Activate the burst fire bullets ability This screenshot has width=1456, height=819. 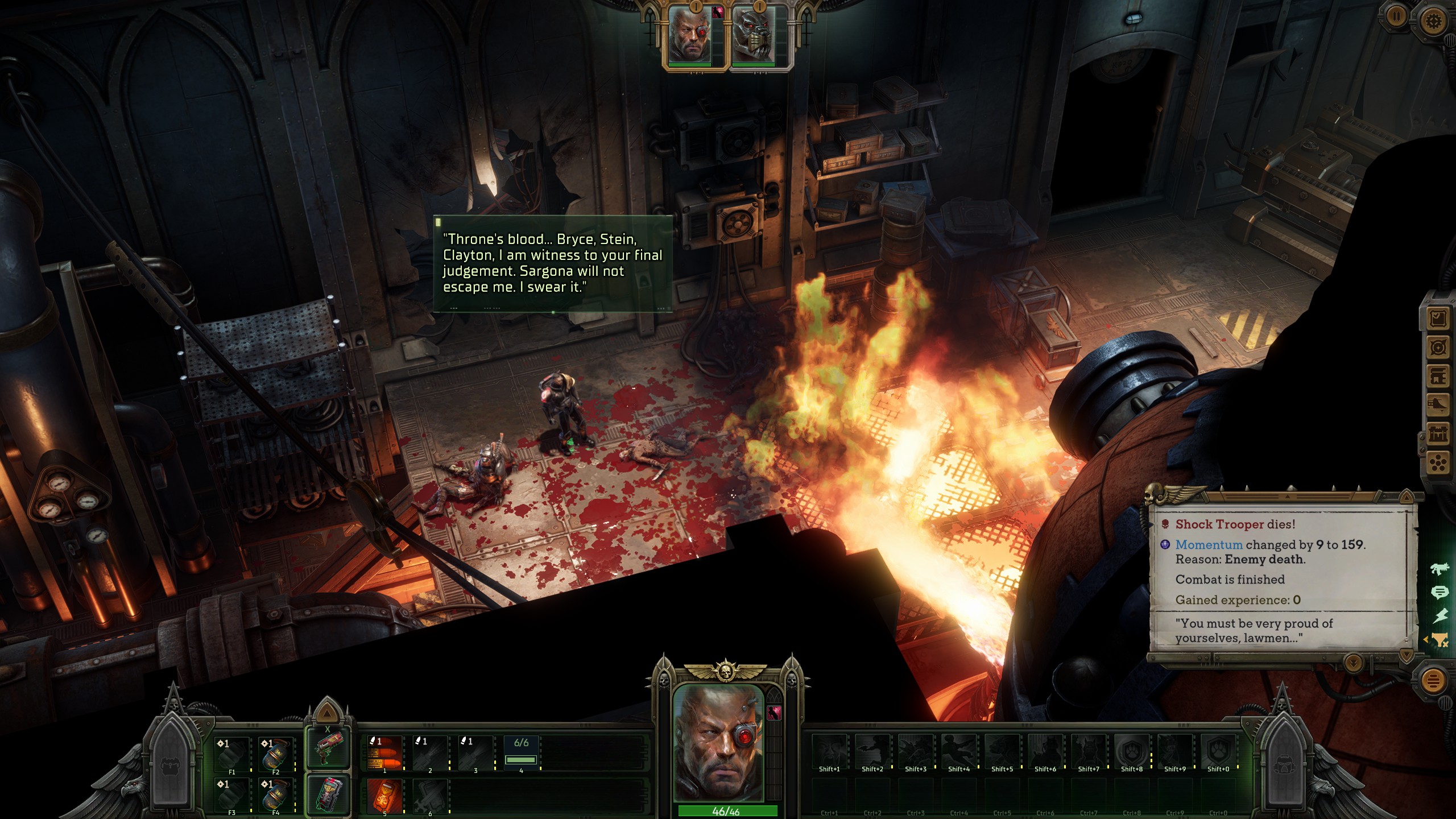coord(383,752)
